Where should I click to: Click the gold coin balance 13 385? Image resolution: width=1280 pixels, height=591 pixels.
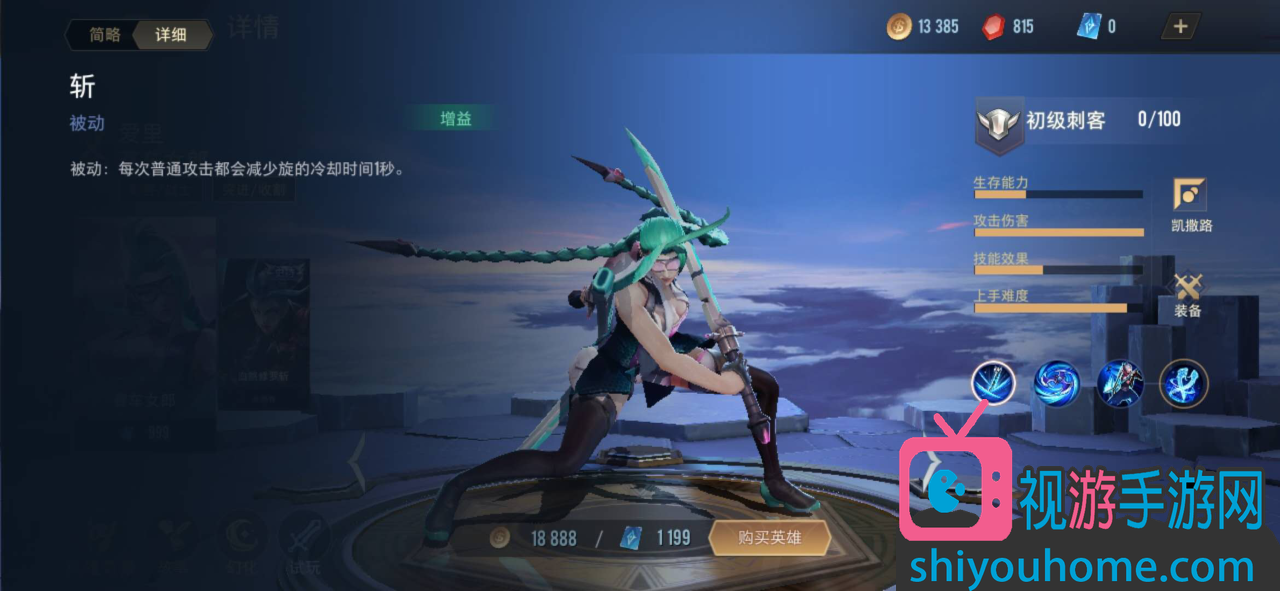tap(923, 27)
